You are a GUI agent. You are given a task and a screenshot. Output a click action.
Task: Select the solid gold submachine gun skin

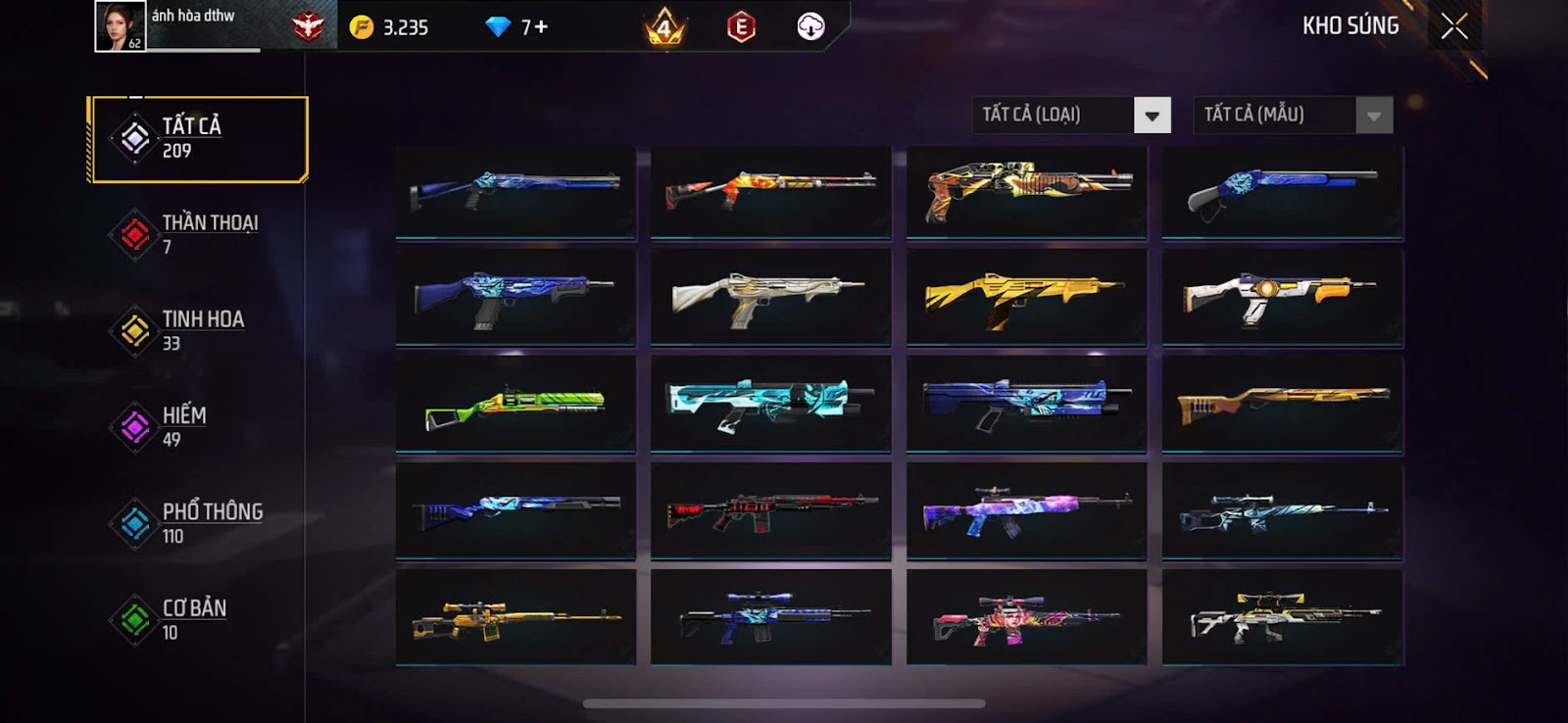(x=1026, y=298)
